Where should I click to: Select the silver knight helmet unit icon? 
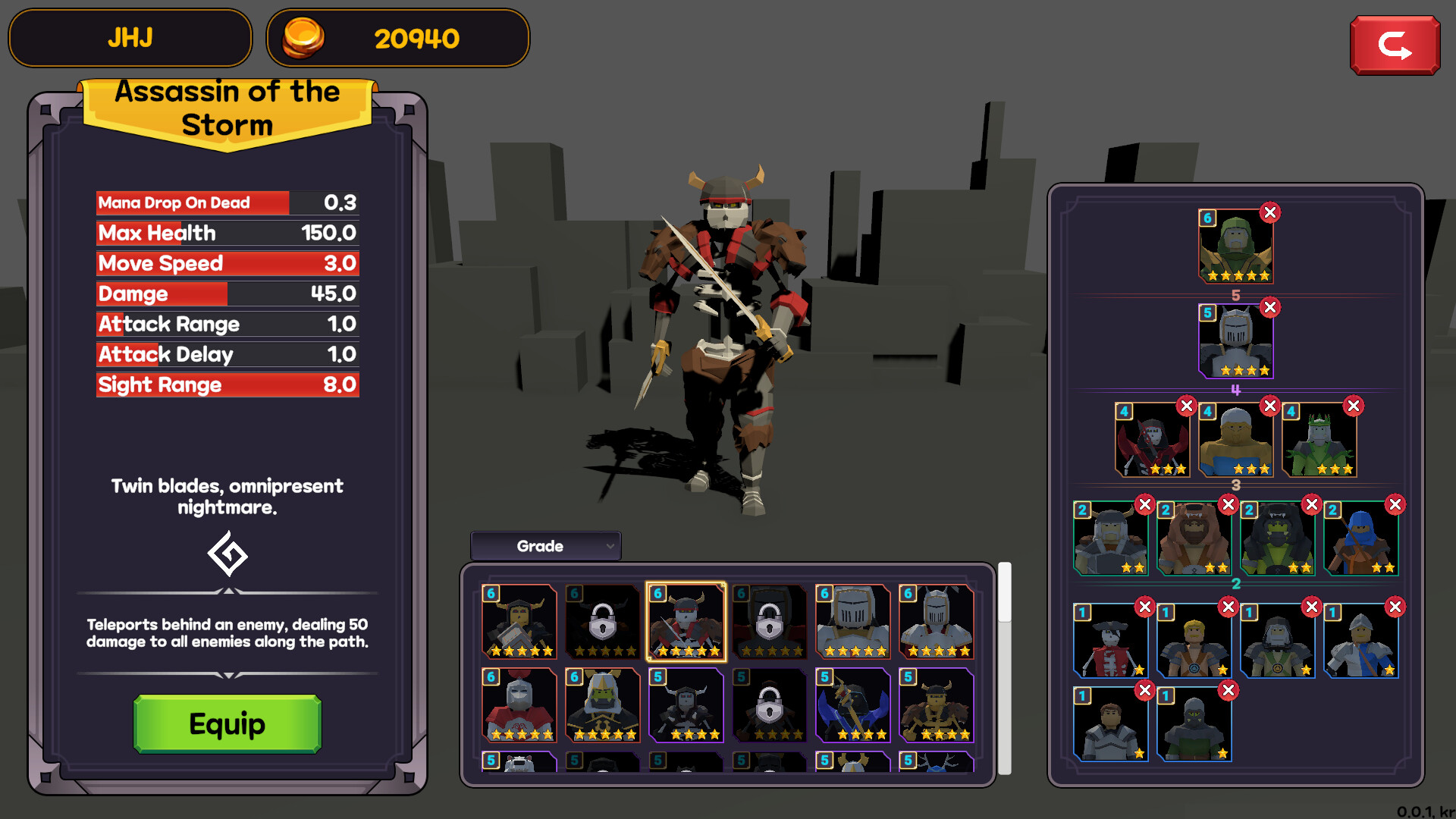853,622
